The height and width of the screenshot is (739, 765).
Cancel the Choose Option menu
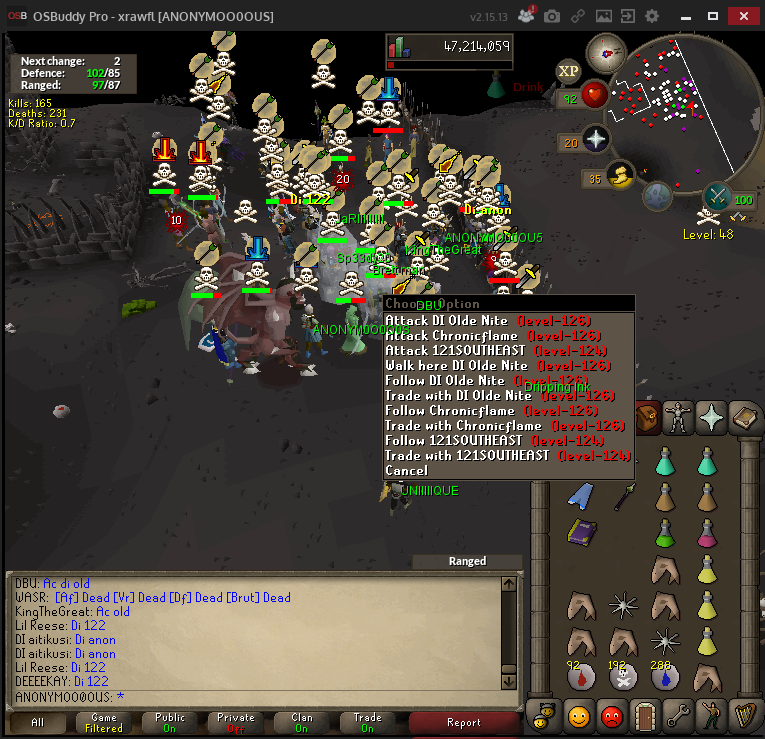coord(406,471)
